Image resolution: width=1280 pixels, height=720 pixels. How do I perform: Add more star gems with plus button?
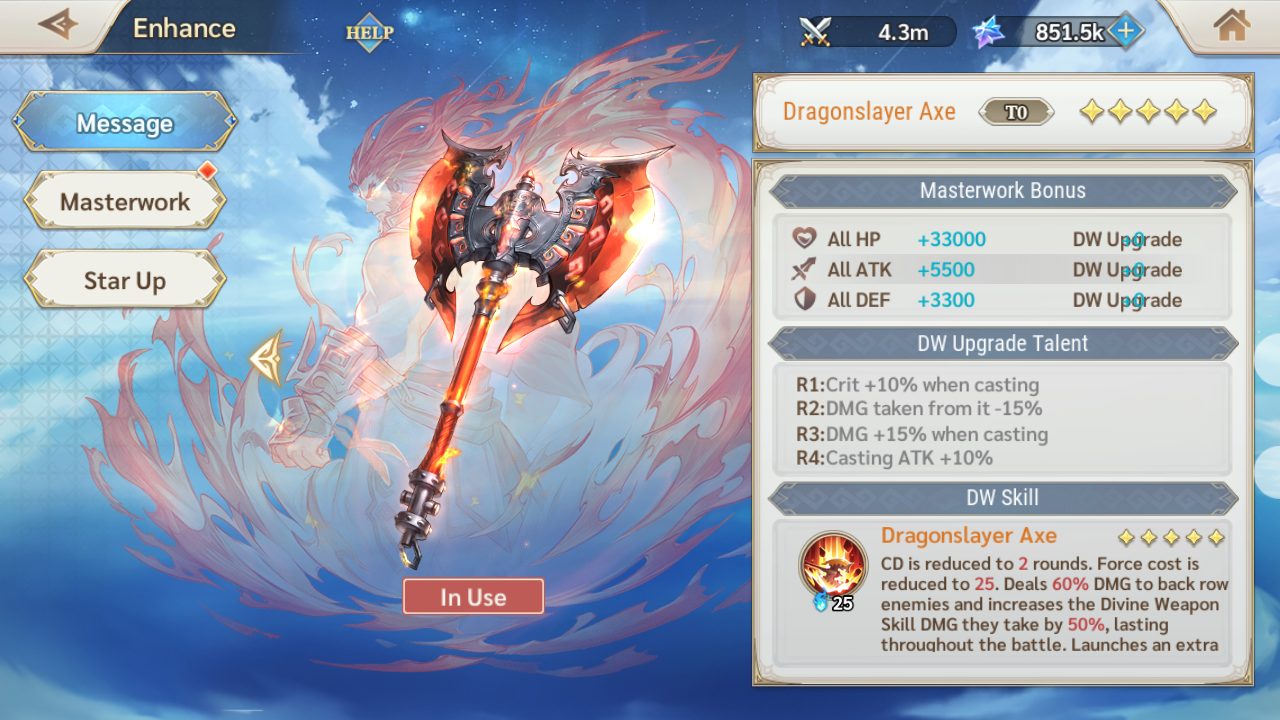1125,32
